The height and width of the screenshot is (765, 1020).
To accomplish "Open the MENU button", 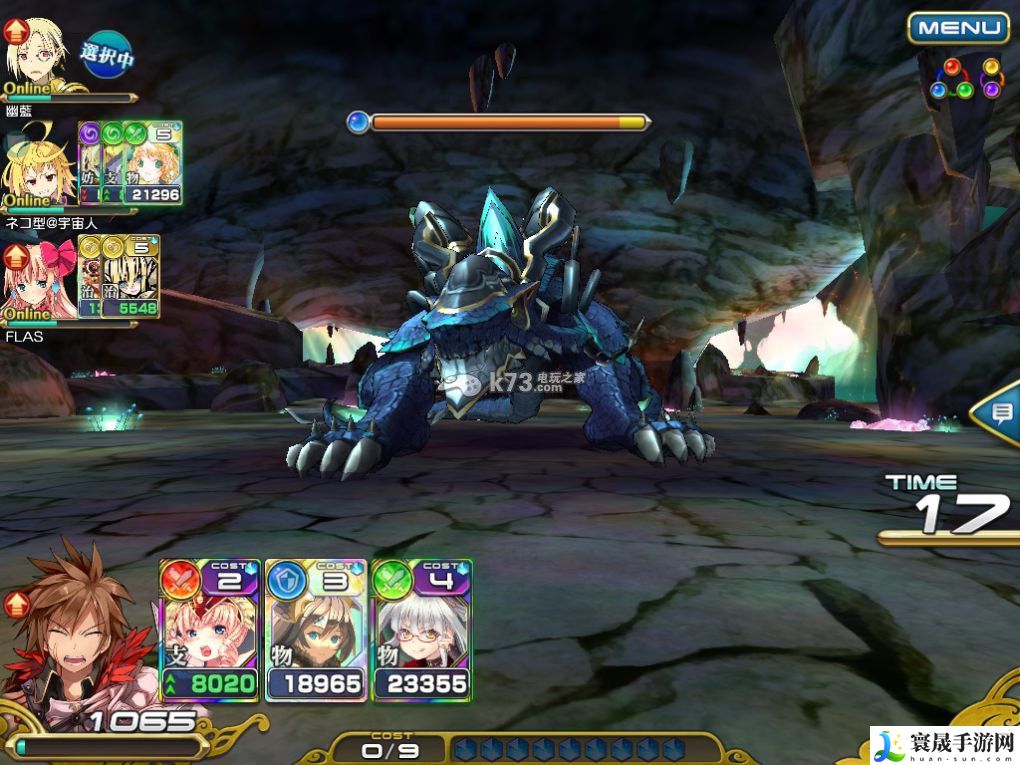I will 957,28.
